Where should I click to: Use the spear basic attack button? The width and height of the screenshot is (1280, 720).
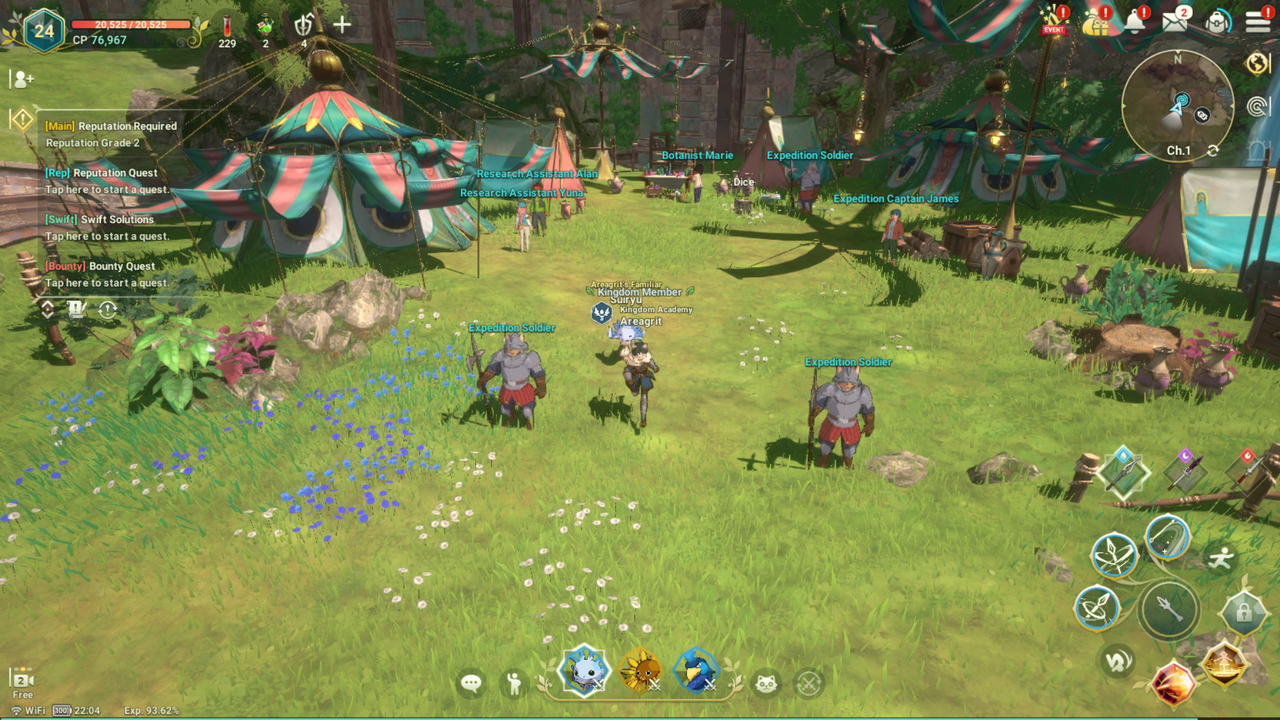click(x=1168, y=609)
